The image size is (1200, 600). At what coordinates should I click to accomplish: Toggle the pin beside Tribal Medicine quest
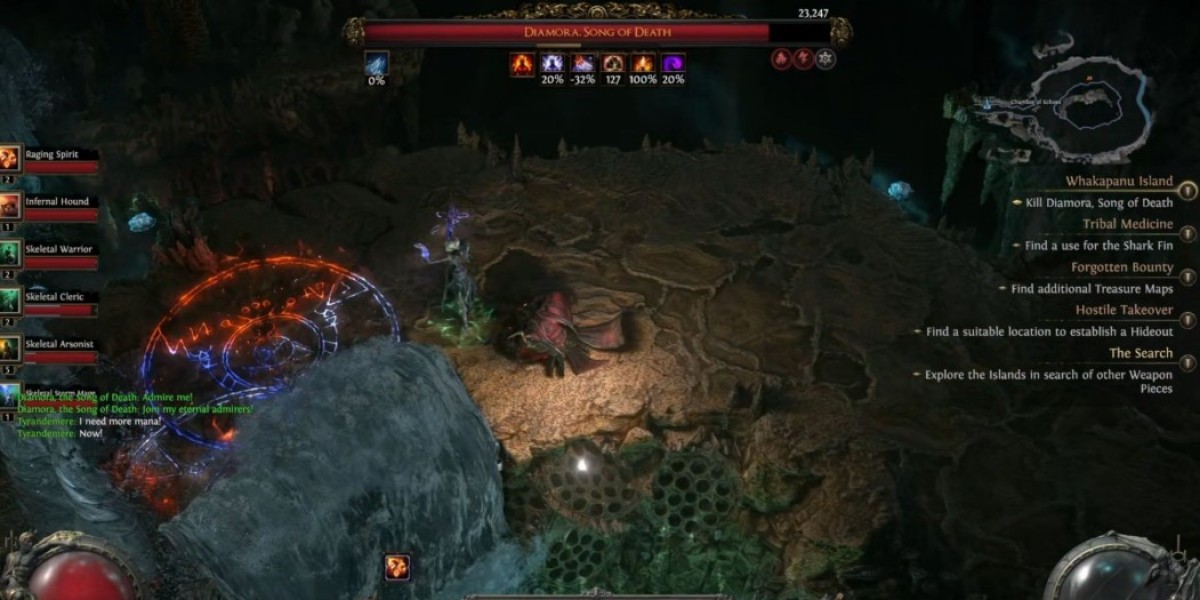click(1188, 232)
